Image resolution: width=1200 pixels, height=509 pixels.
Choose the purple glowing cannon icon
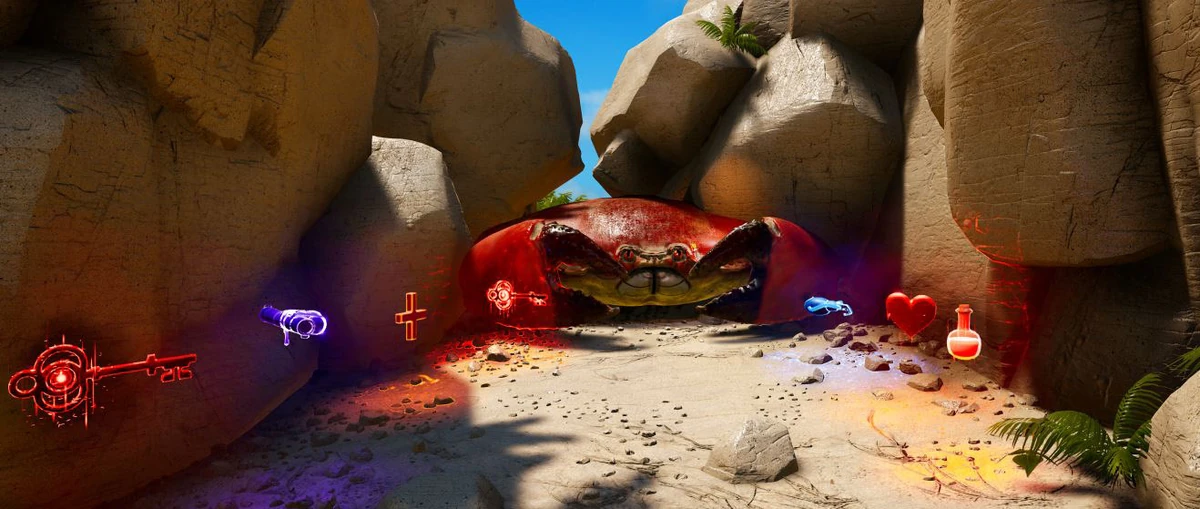coord(293,321)
